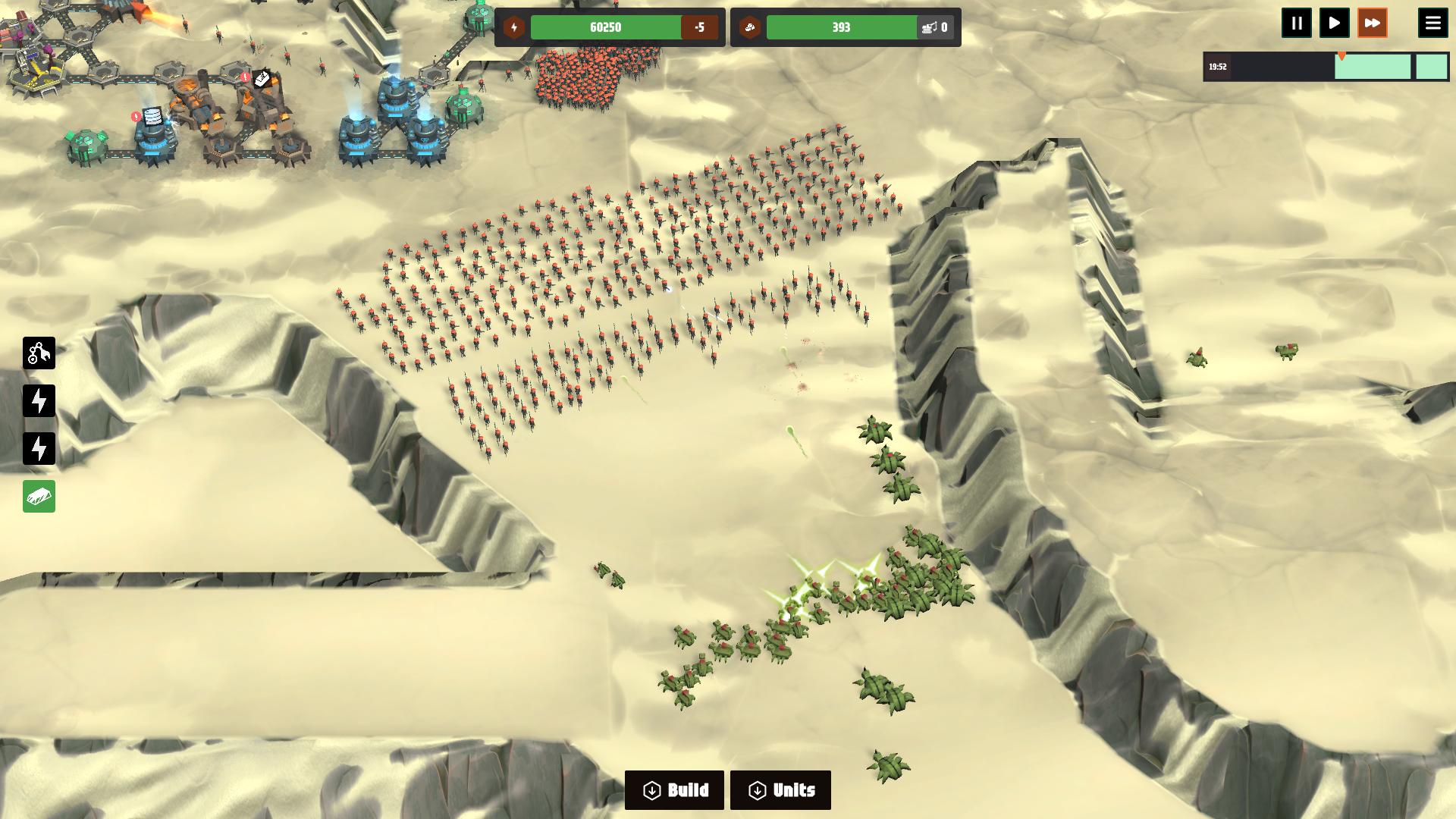Toggle the fast-forward speed button
This screenshot has width=1456, height=819.
[x=1373, y=24]
